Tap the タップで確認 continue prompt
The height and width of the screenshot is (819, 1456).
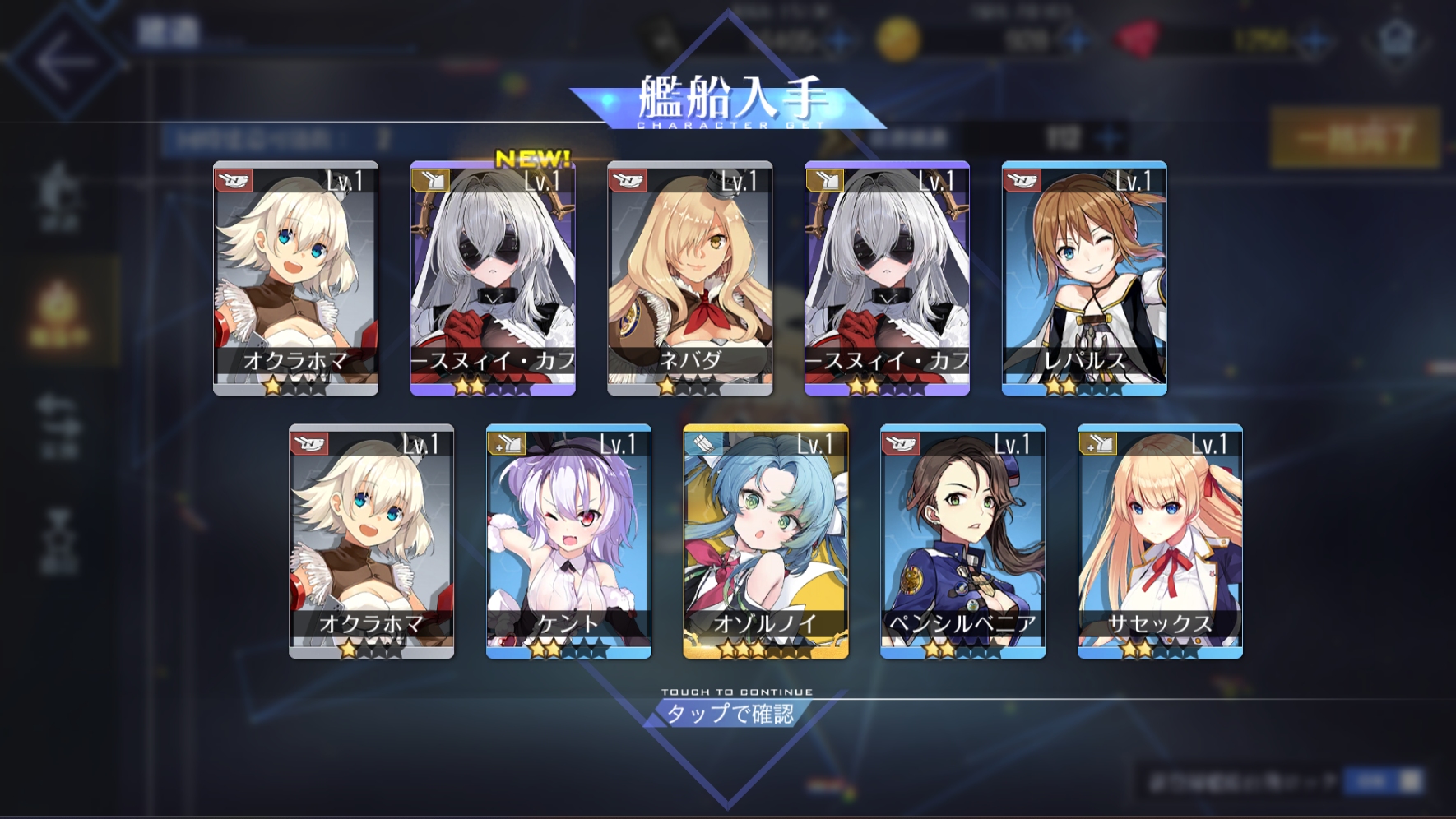(730, 712)
